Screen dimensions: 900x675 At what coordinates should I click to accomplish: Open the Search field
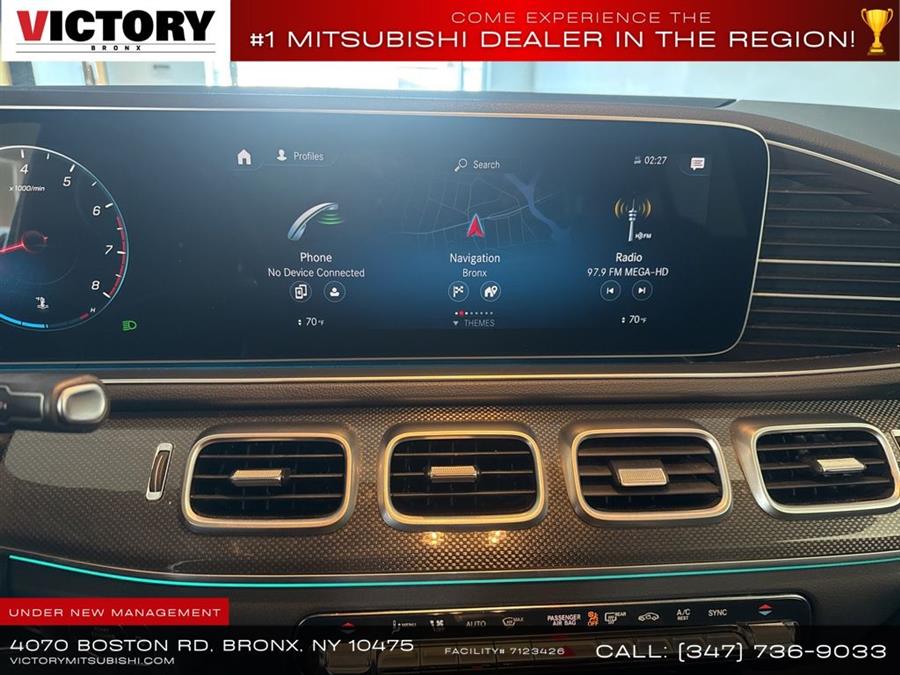coord(477,164)
